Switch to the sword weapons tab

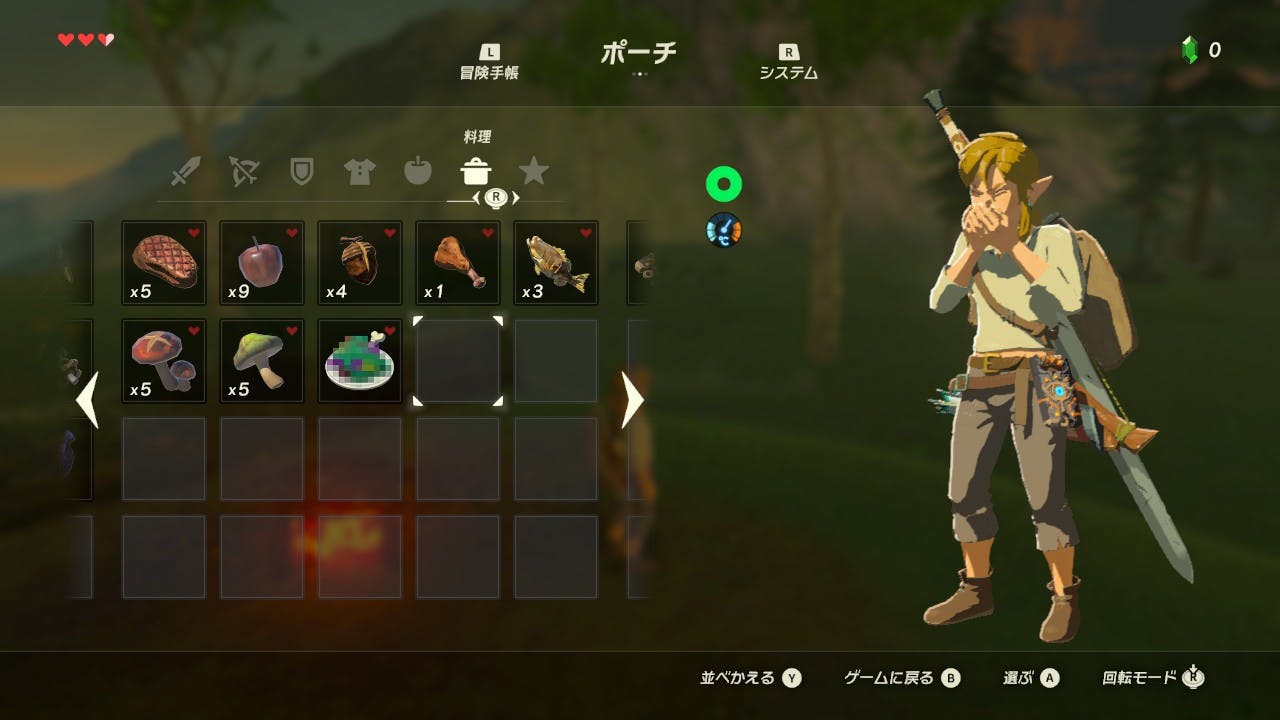click(x=185, y=172)
